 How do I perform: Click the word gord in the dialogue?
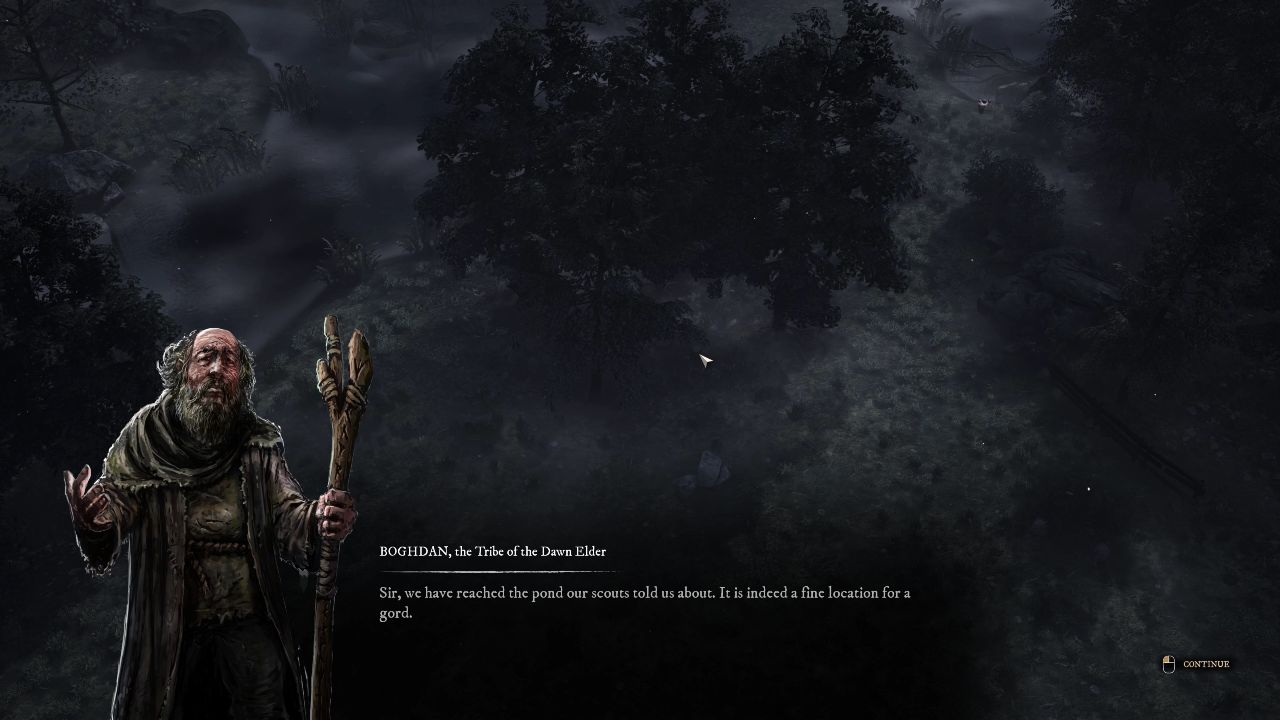click(x=393, y=613)
